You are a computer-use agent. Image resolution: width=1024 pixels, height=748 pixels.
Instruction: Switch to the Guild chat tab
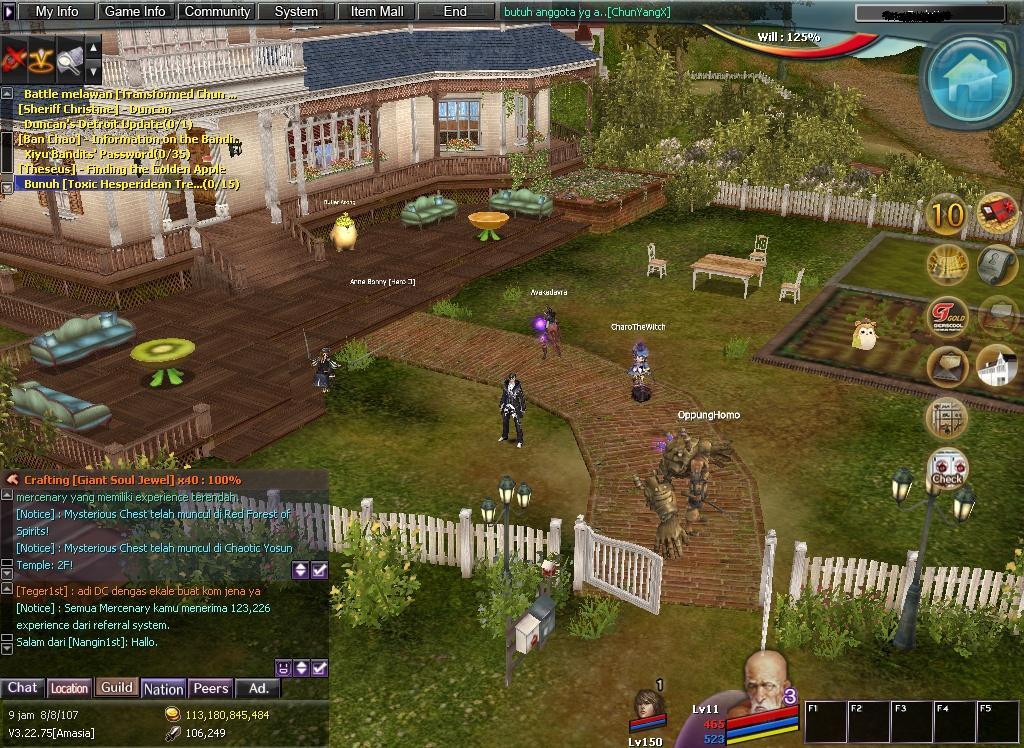(x=116, y=688)
